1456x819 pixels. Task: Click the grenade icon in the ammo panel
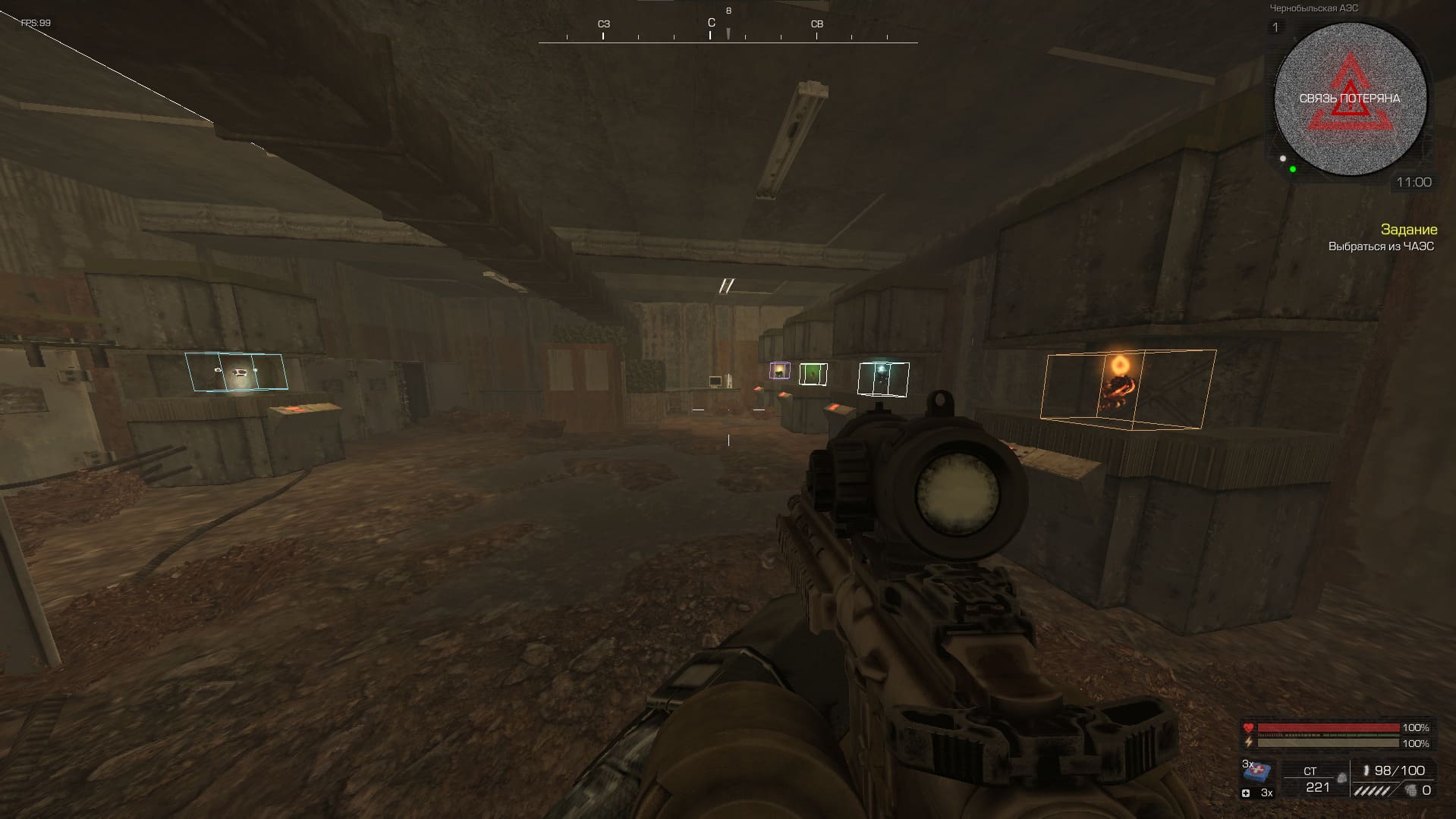point(1410,791)
